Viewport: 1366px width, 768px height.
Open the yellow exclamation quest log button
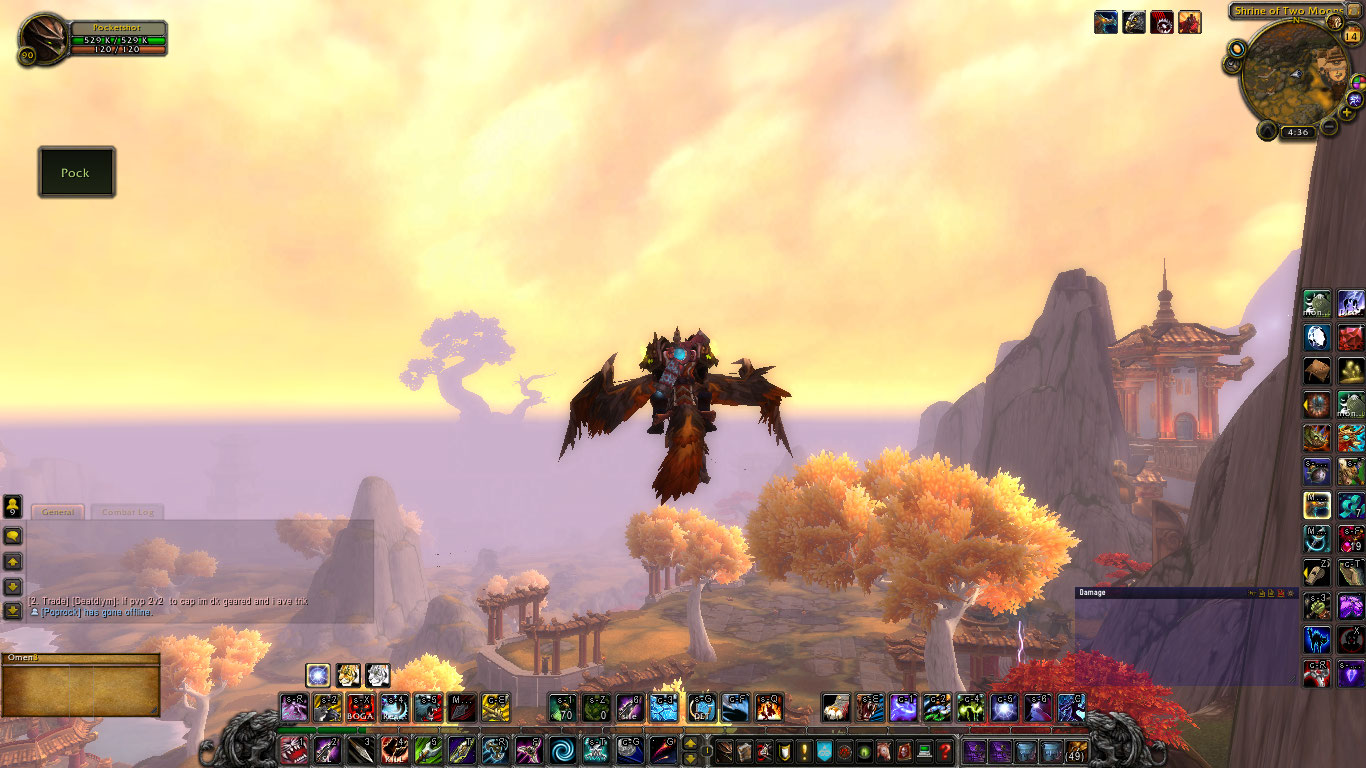[x=803, y=751]
